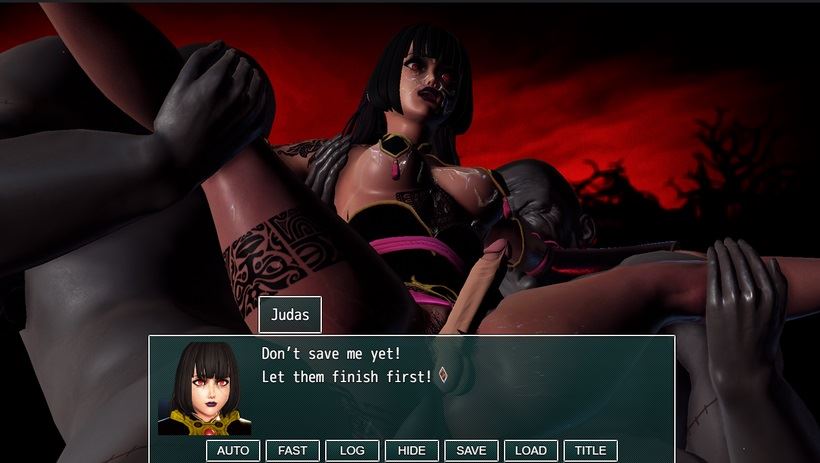Hide the dialogue window with HIDE
The width and height of the screenshot is (820, 463).
[x=411, y=451]
